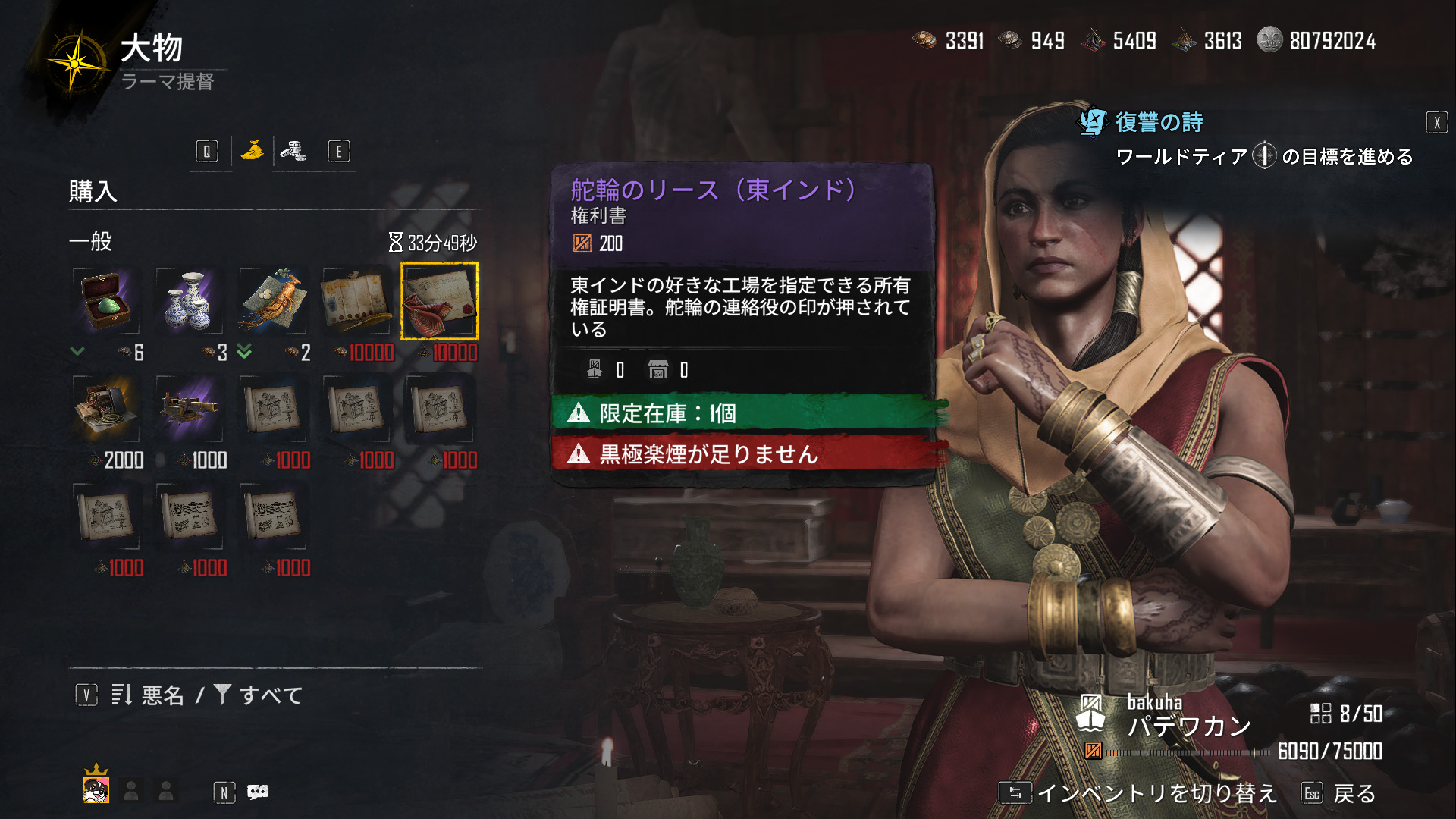Image resolution: width=1456 pixels, height=819 pixels.
Task: Choose the gold-glow supply bundle costing 2000
Action: (106, 409)
